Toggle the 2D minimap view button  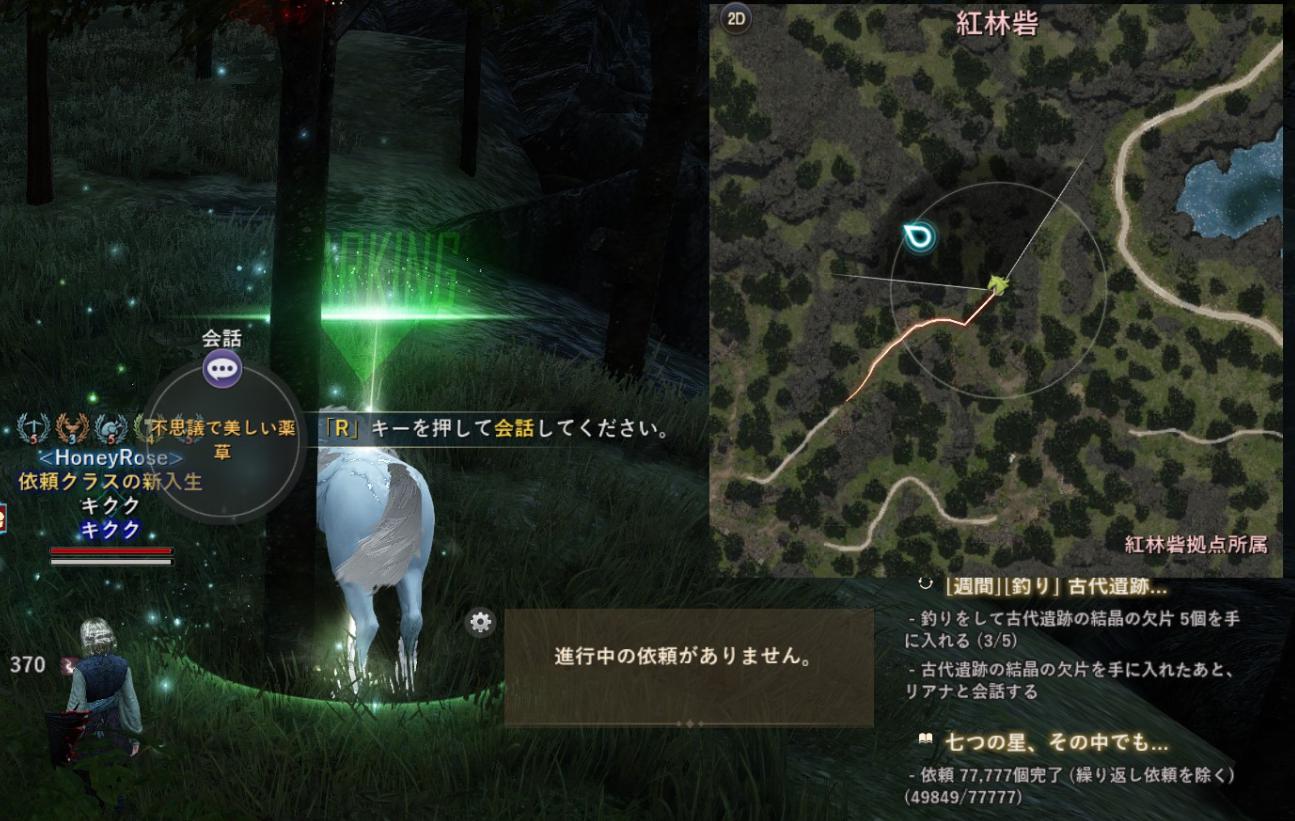coord(737,19)
